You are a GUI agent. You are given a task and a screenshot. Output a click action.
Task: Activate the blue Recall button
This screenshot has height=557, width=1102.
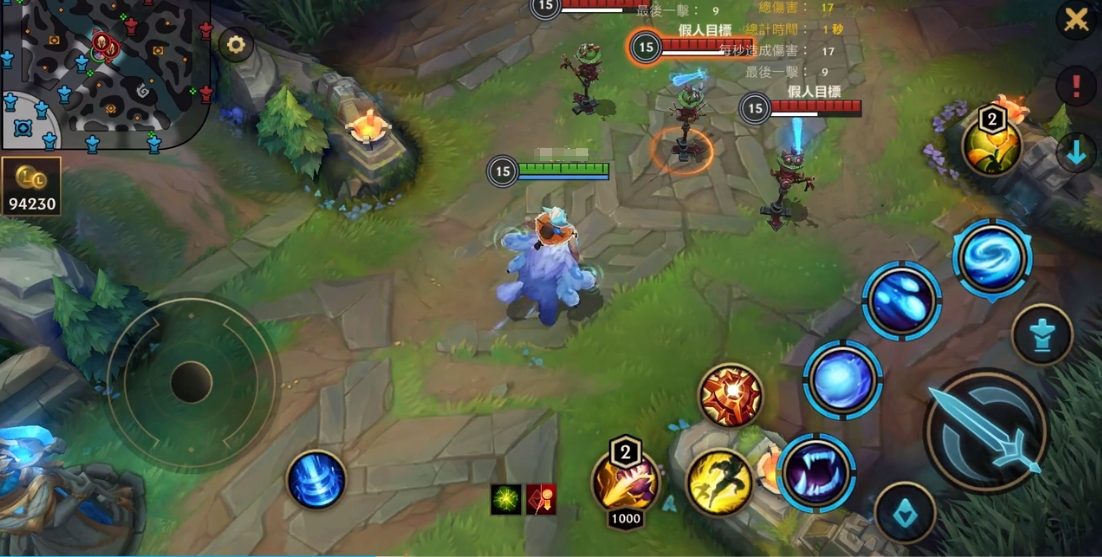316,479
